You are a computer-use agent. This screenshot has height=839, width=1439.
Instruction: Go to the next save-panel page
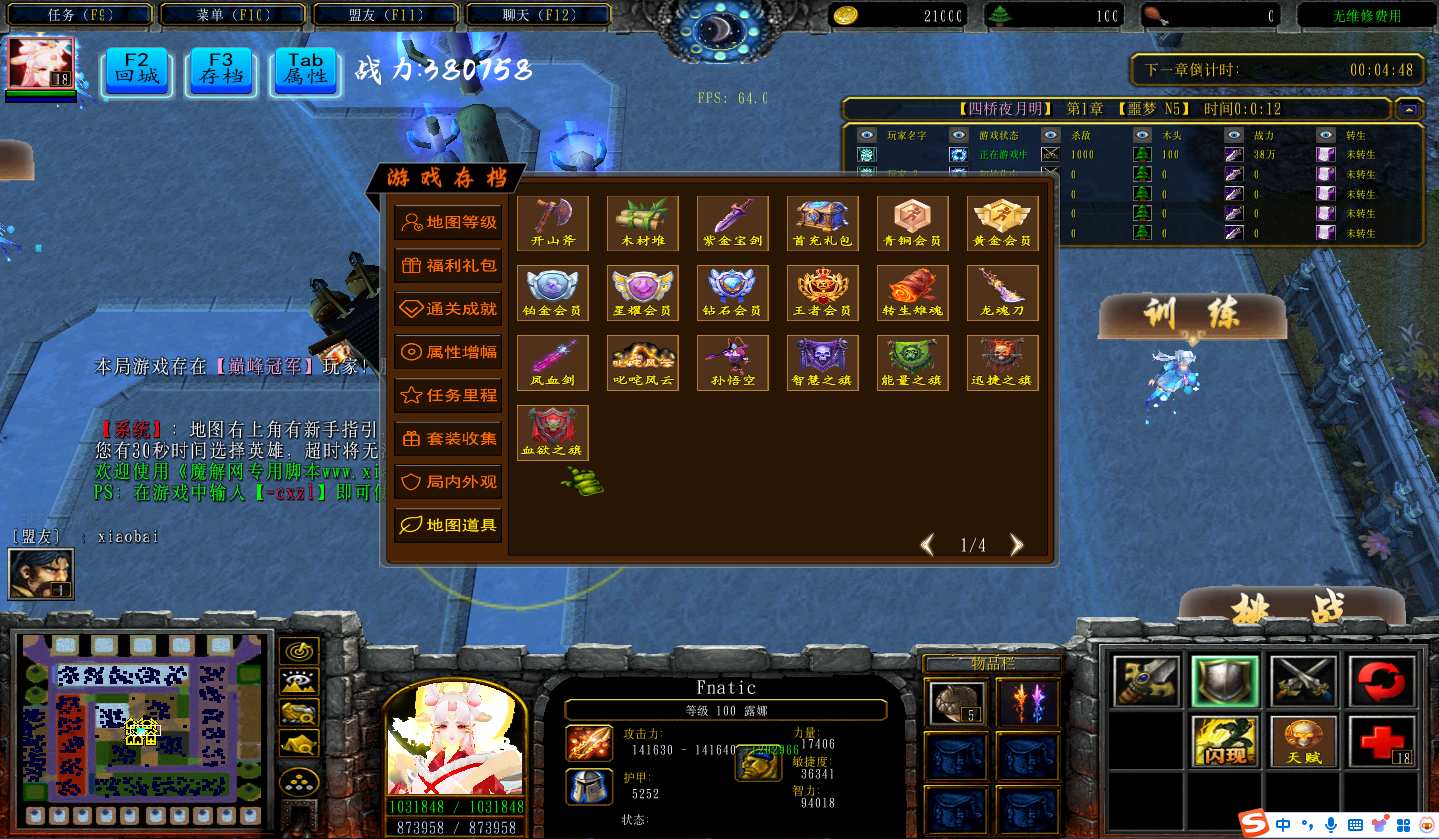point(1017,545)
